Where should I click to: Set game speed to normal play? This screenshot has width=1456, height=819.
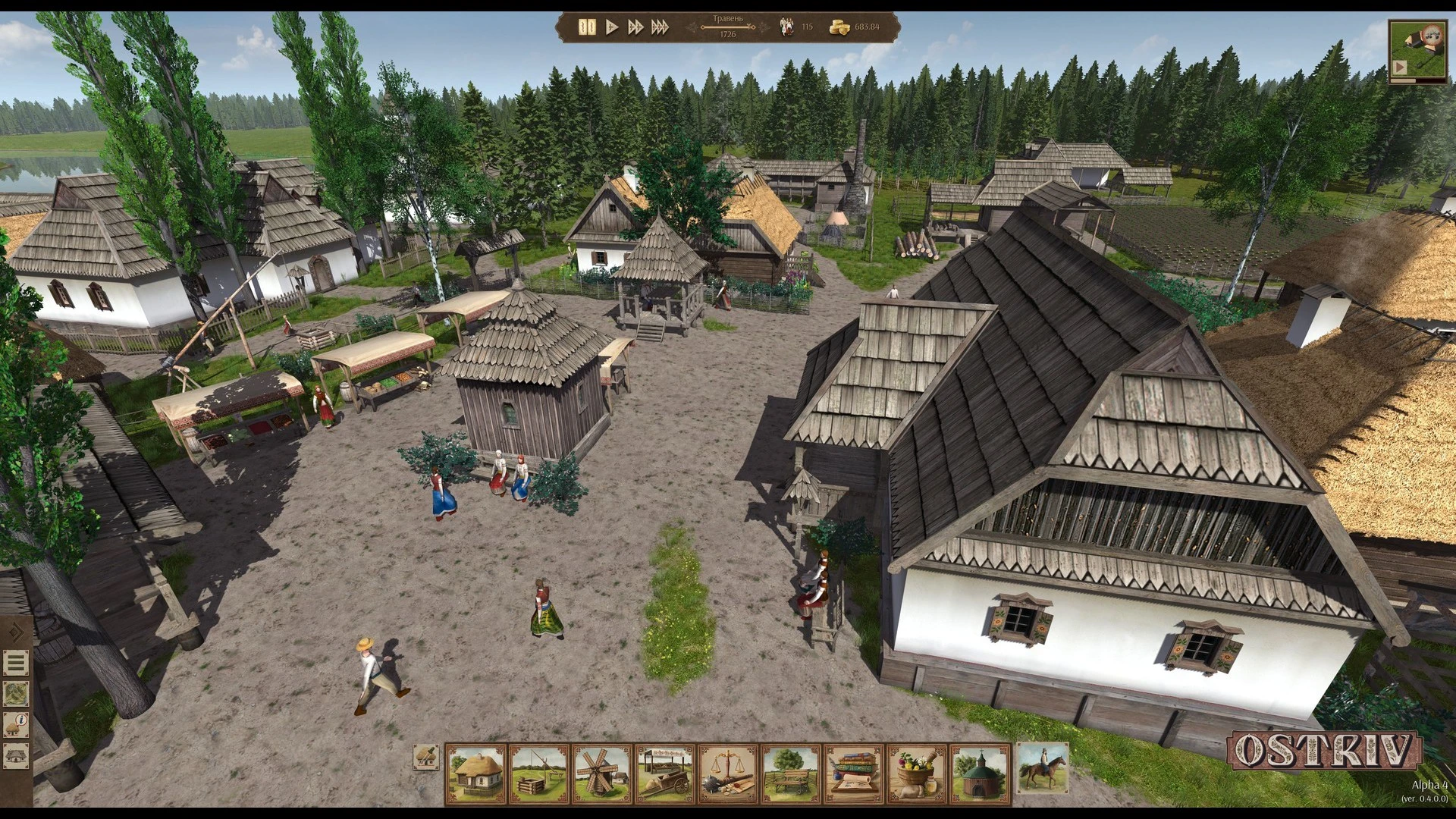(612, 27)
